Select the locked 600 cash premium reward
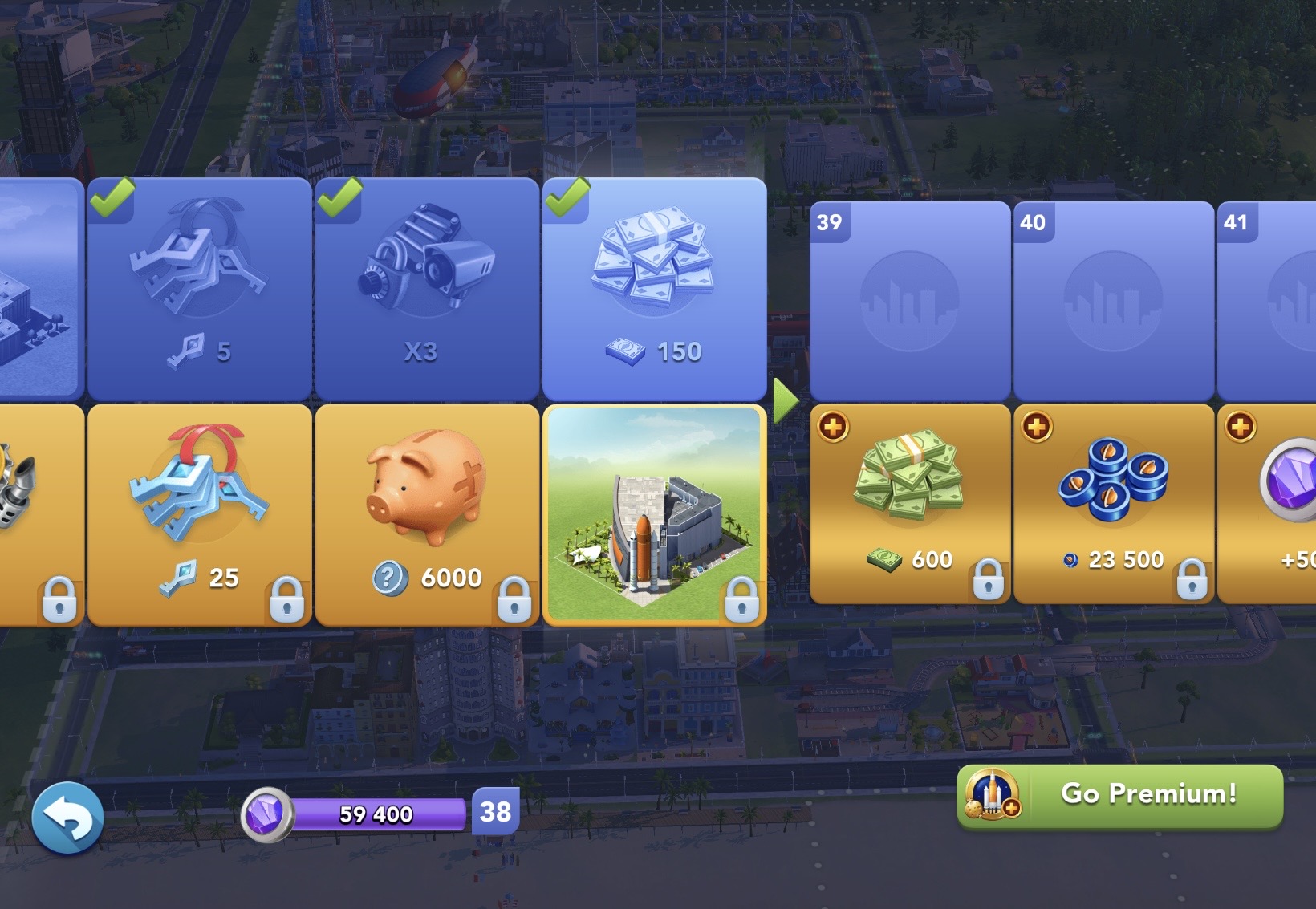 [x=910, y=504]
